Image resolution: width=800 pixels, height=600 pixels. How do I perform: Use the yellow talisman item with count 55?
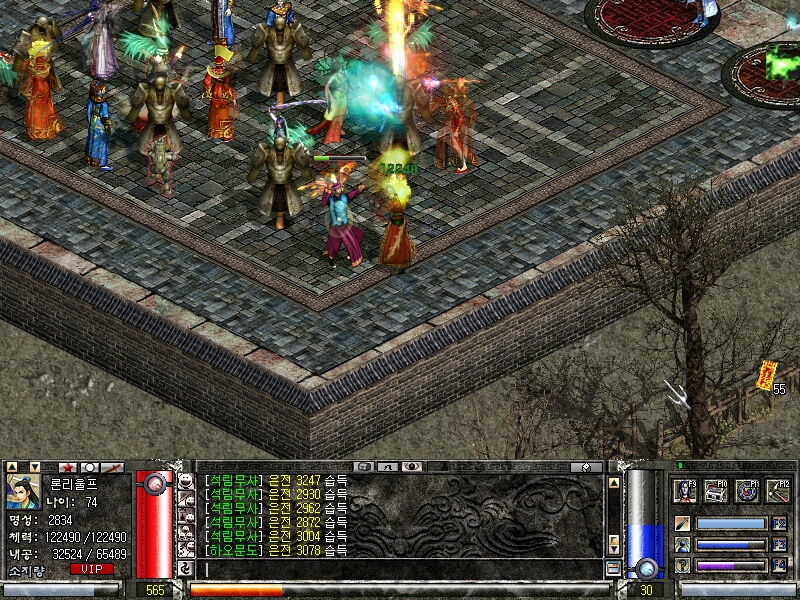767,376
